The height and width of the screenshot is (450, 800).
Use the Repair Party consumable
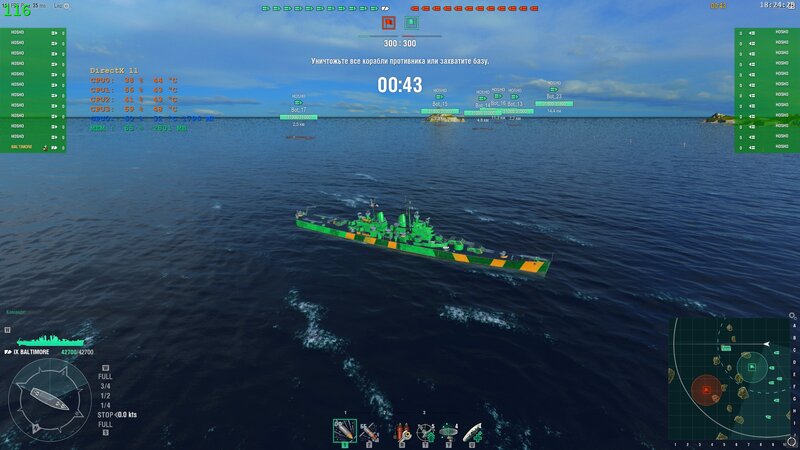click(x=474, y=431)
